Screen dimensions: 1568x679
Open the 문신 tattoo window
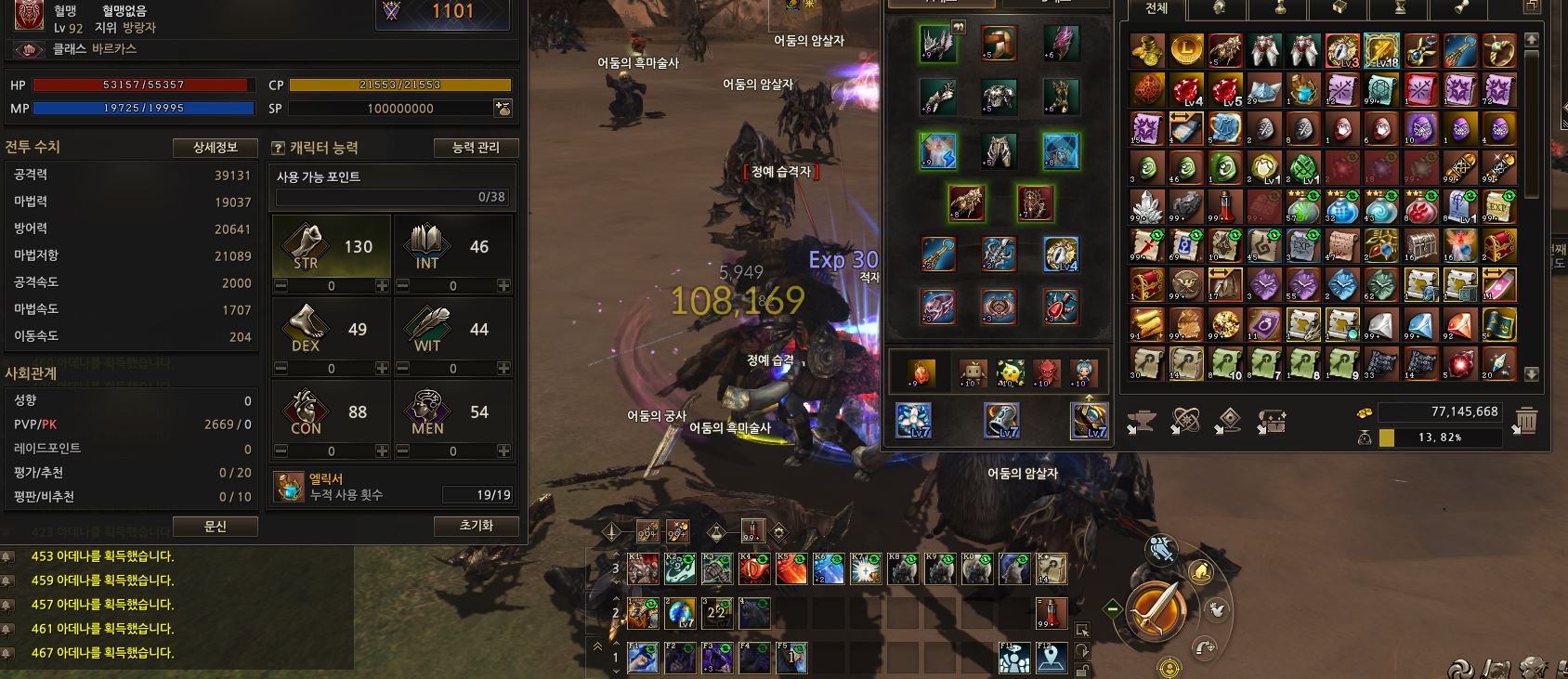point(215,526)
